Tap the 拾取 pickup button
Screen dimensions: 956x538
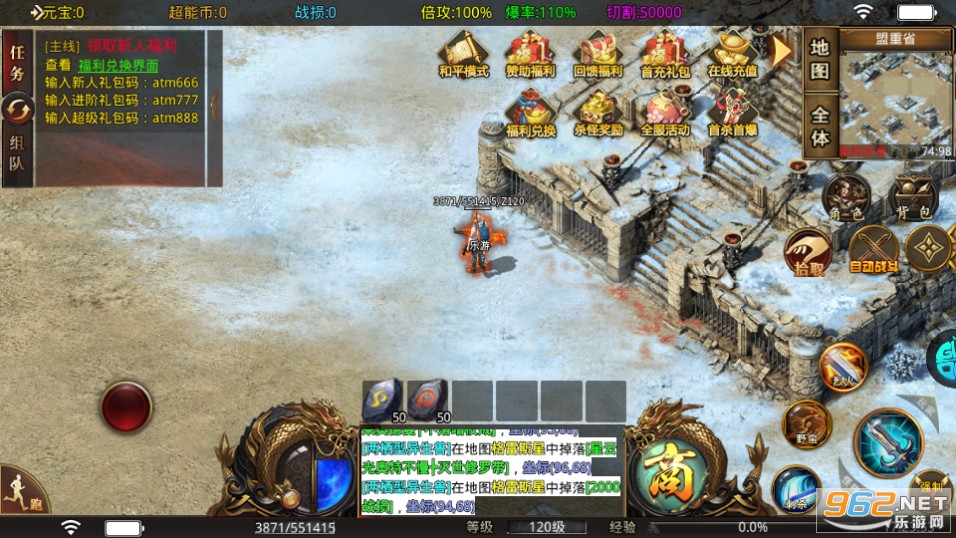click(808, 250)
